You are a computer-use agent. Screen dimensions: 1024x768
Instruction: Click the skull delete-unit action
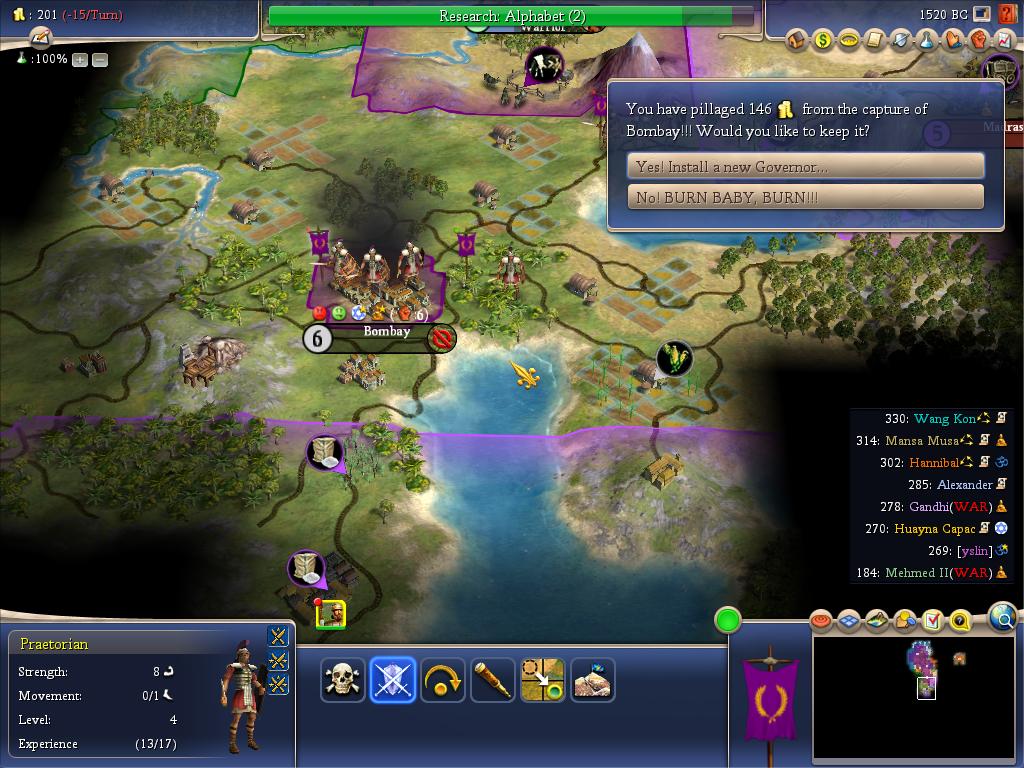tap(343, 680)
